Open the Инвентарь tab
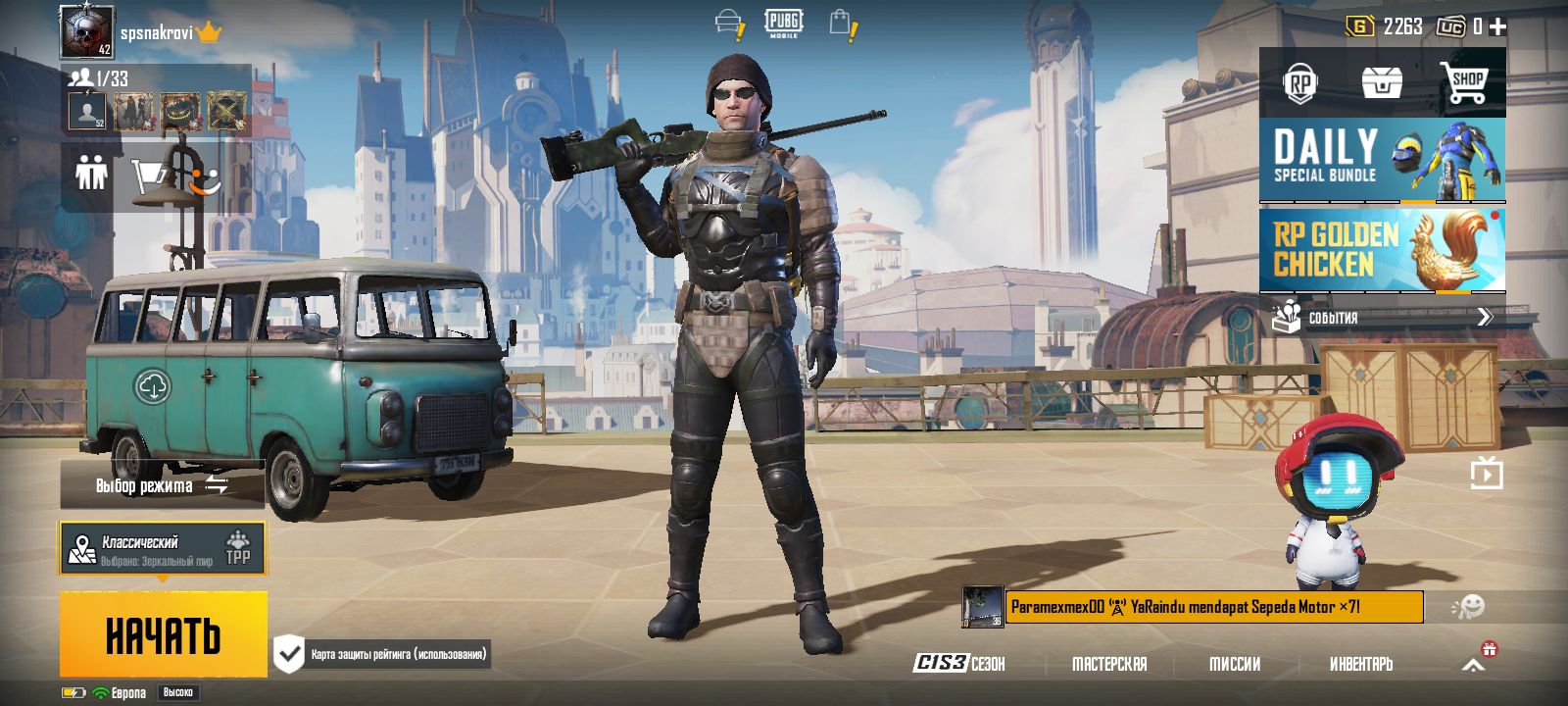Image resolution: width=1568 pixels, height=706 pixels. click(1363, 664)
